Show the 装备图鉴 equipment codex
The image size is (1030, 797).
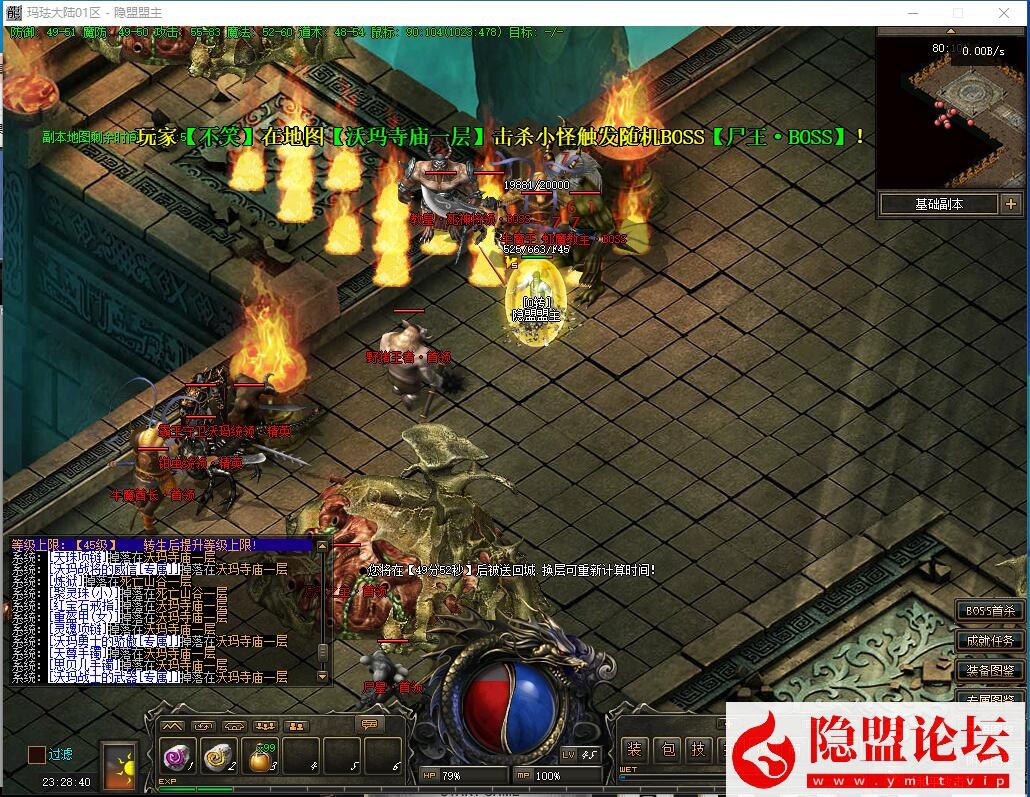989,670
